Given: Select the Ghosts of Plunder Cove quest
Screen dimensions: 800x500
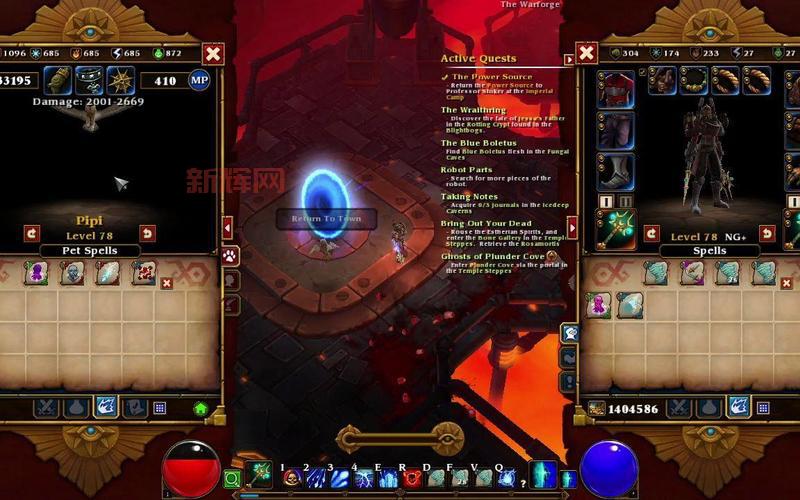Looking at the screenshot, I should pos(491,256).
